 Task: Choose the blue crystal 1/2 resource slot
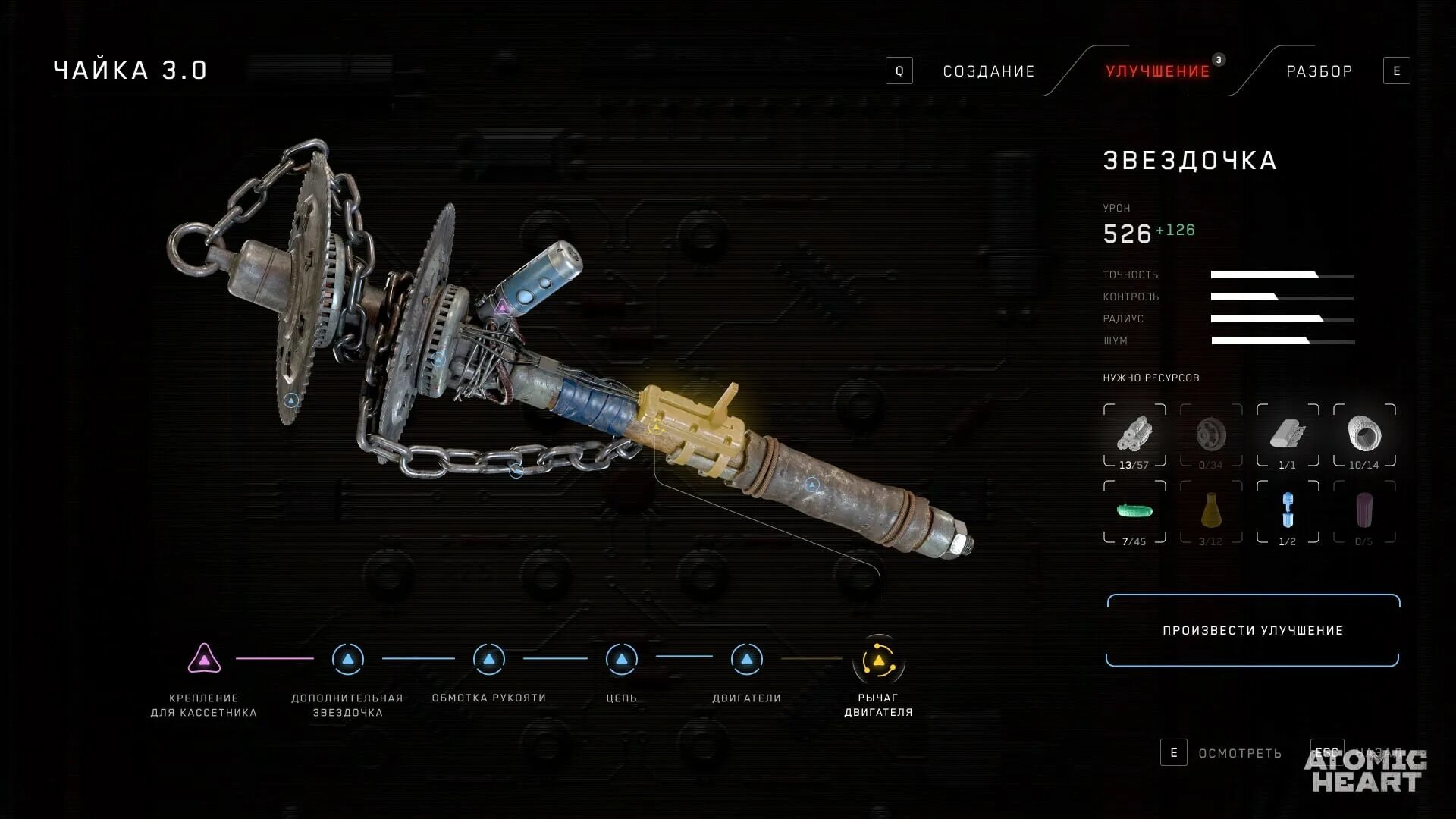click(x=1288, y=512)
